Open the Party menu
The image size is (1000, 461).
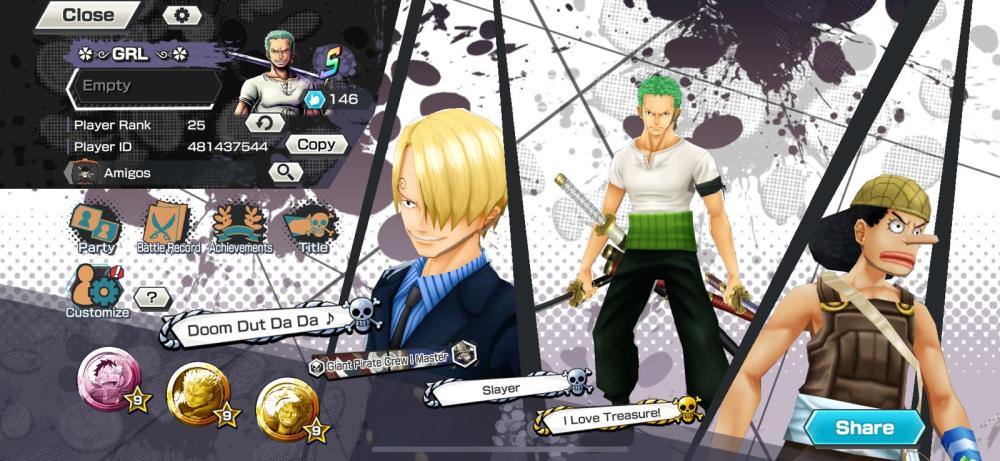pos(96,227)
